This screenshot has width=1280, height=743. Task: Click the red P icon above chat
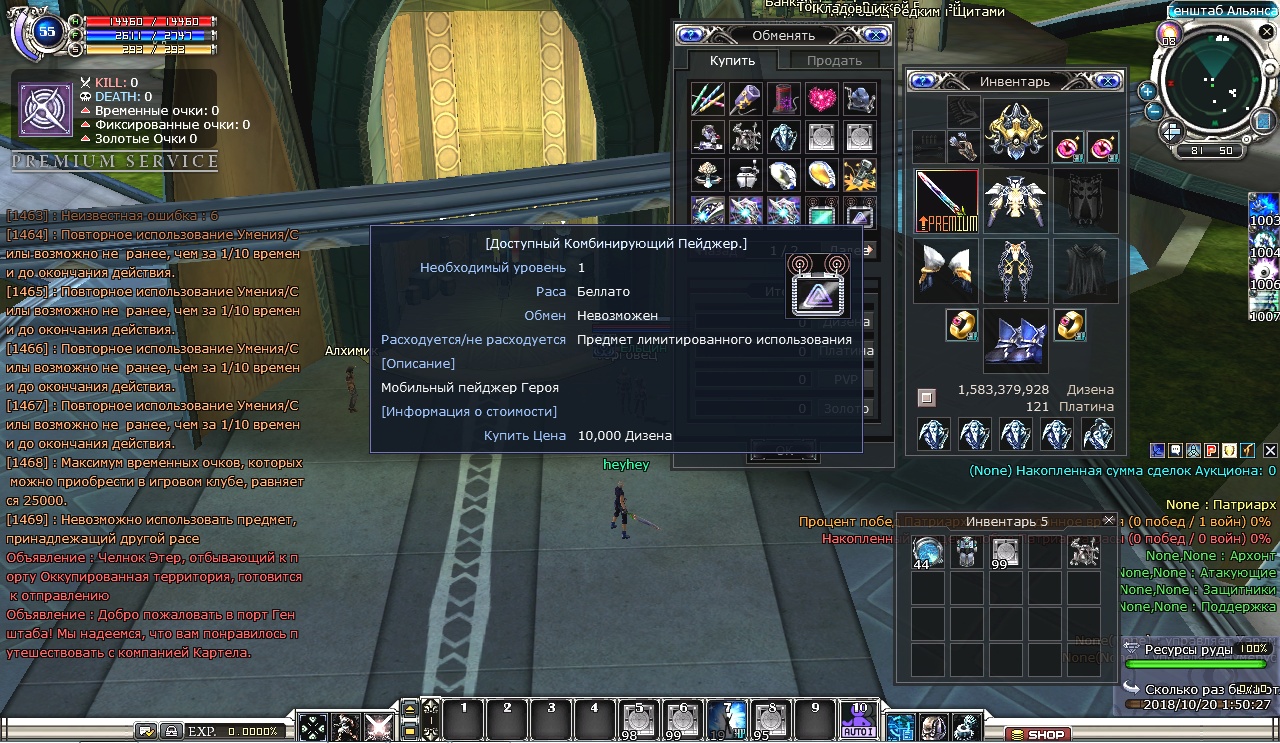coord(1210,451)
